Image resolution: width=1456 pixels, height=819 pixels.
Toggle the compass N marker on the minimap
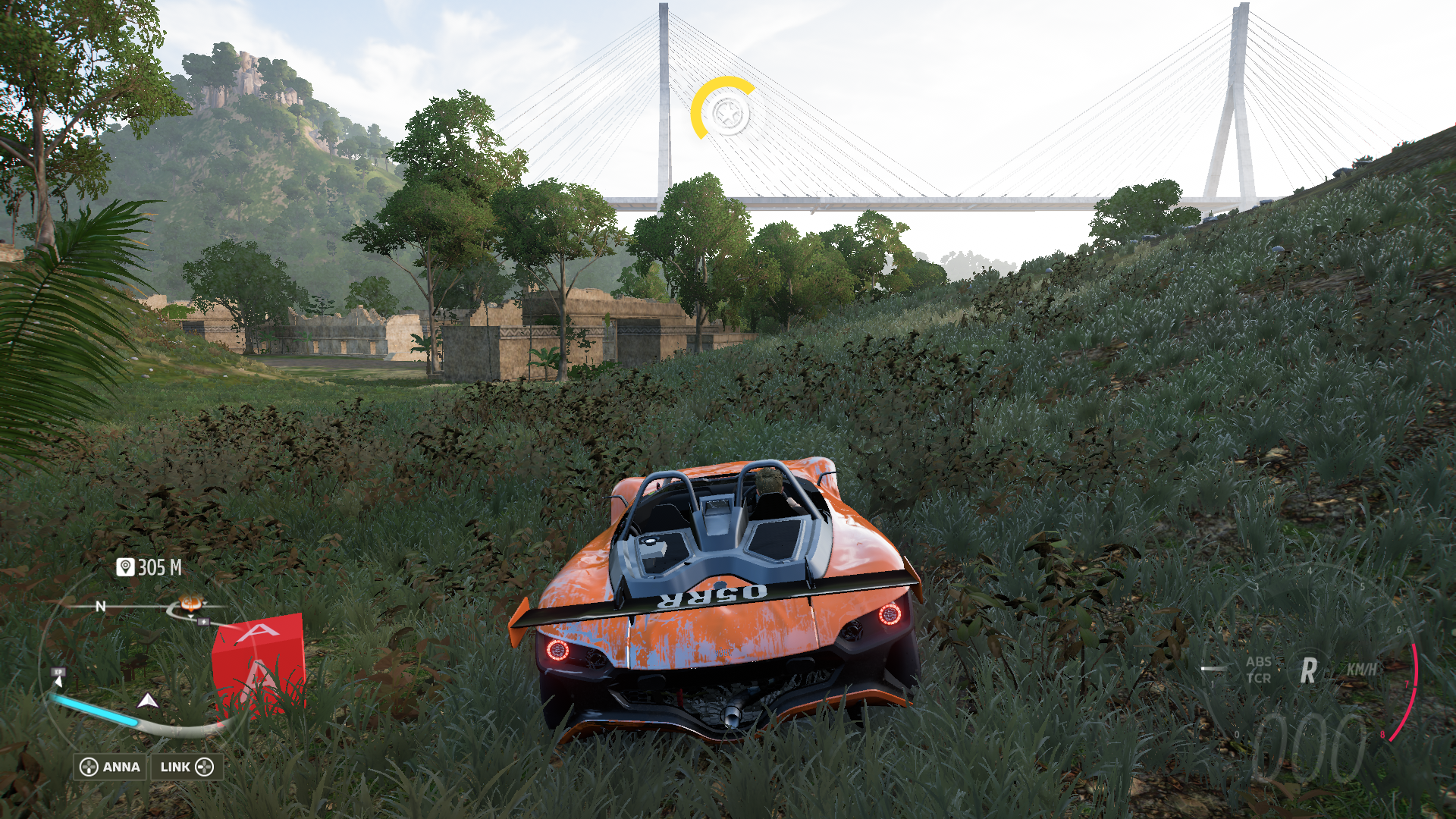click(x=101, y=606)
